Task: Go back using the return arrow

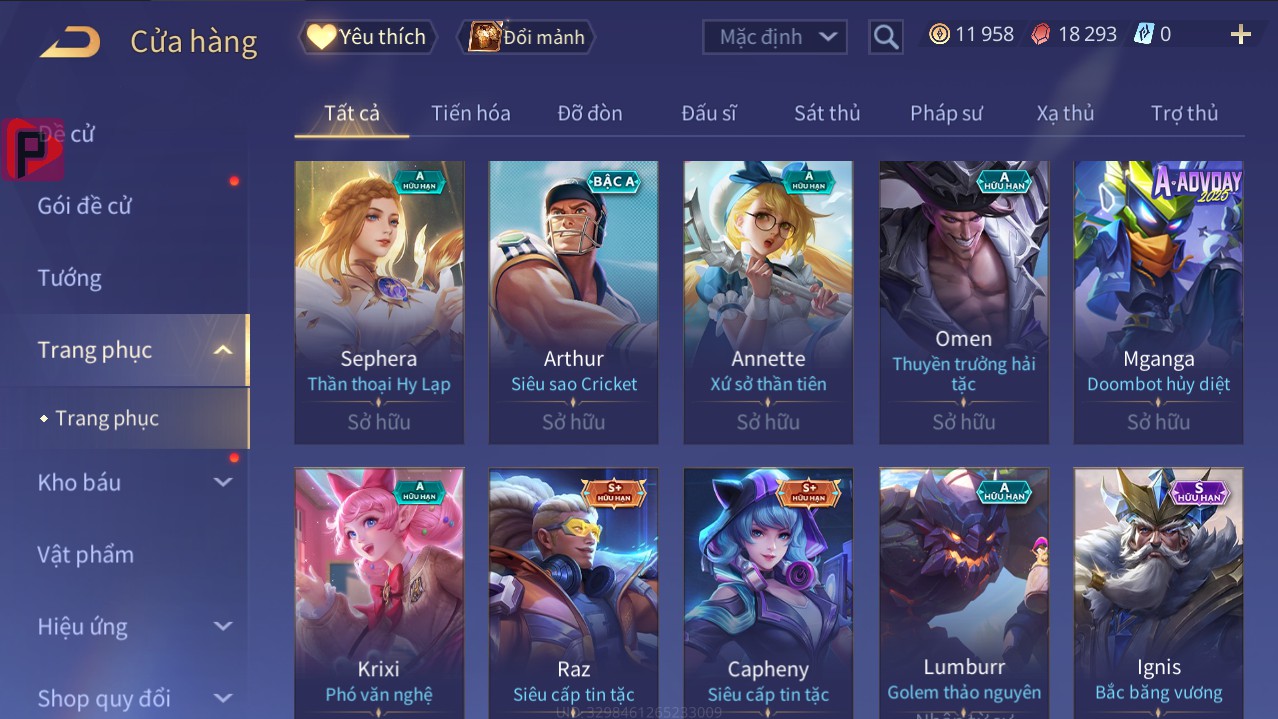Action: click(x=70, y=41)
